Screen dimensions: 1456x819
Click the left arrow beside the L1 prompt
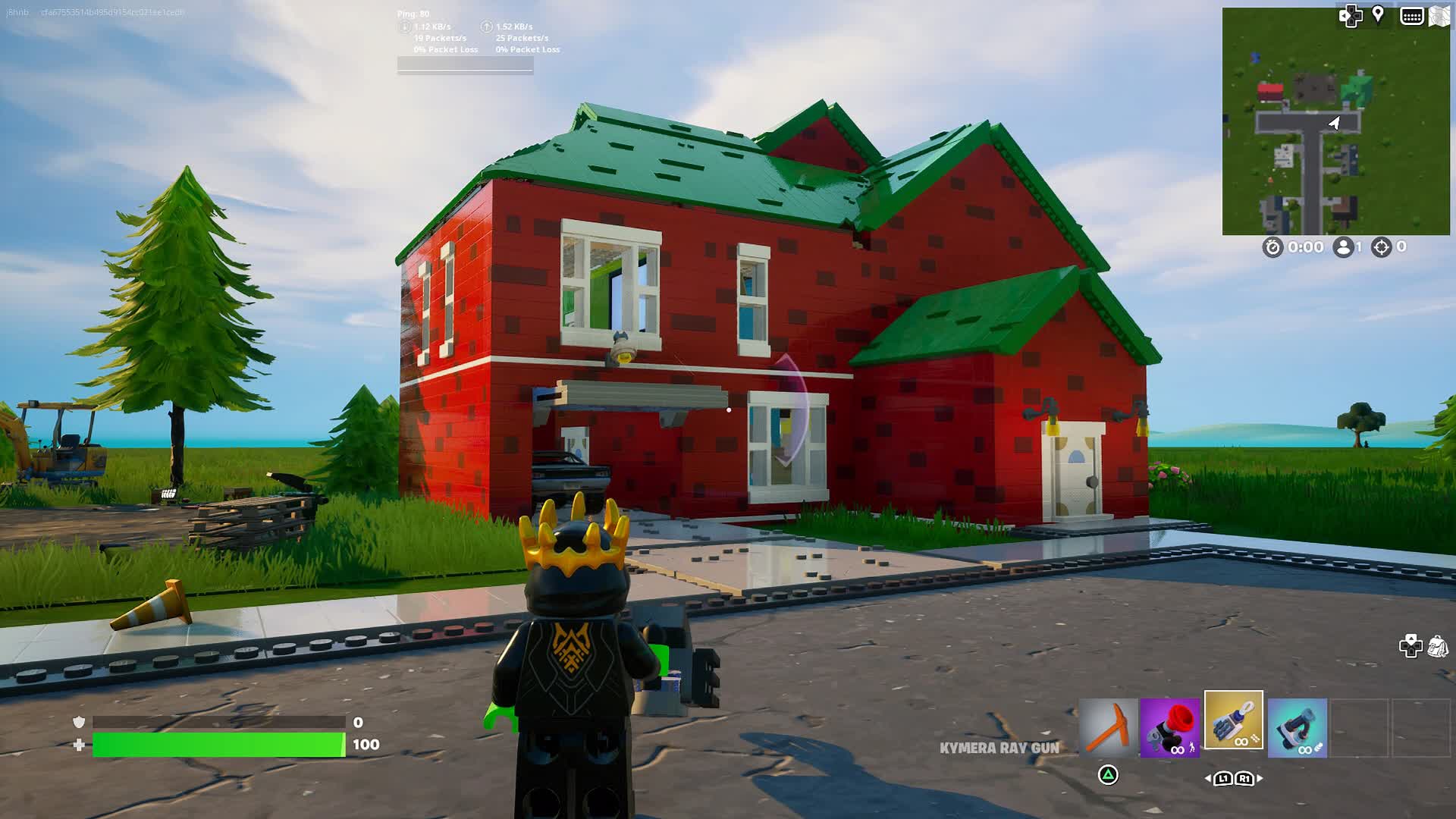point(1207,779)
